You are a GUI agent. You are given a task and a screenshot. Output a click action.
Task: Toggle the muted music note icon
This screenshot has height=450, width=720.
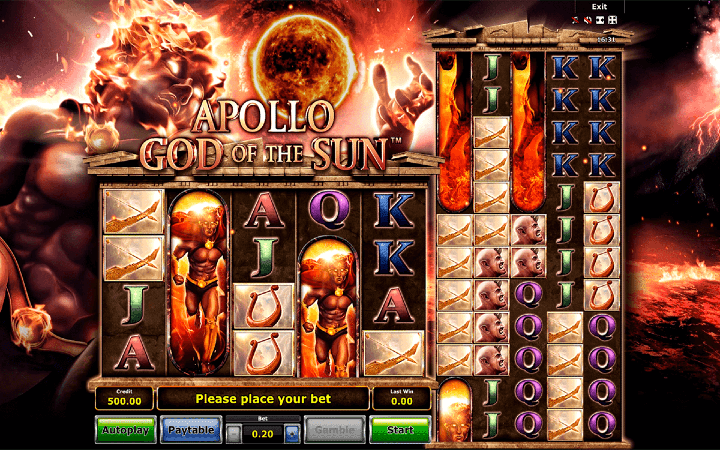coord(576,19)
